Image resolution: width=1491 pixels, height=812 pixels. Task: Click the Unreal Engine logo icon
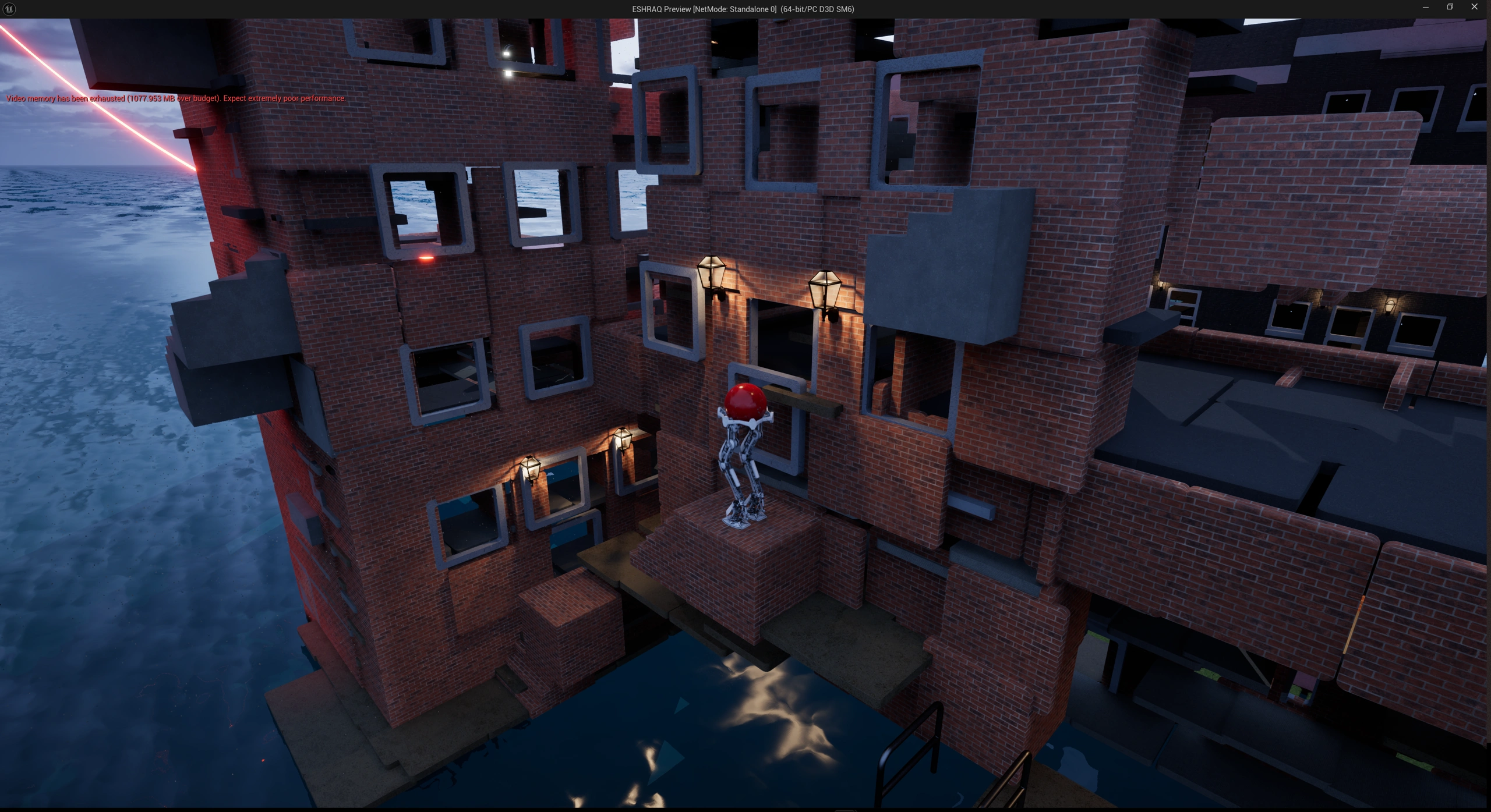9,9
